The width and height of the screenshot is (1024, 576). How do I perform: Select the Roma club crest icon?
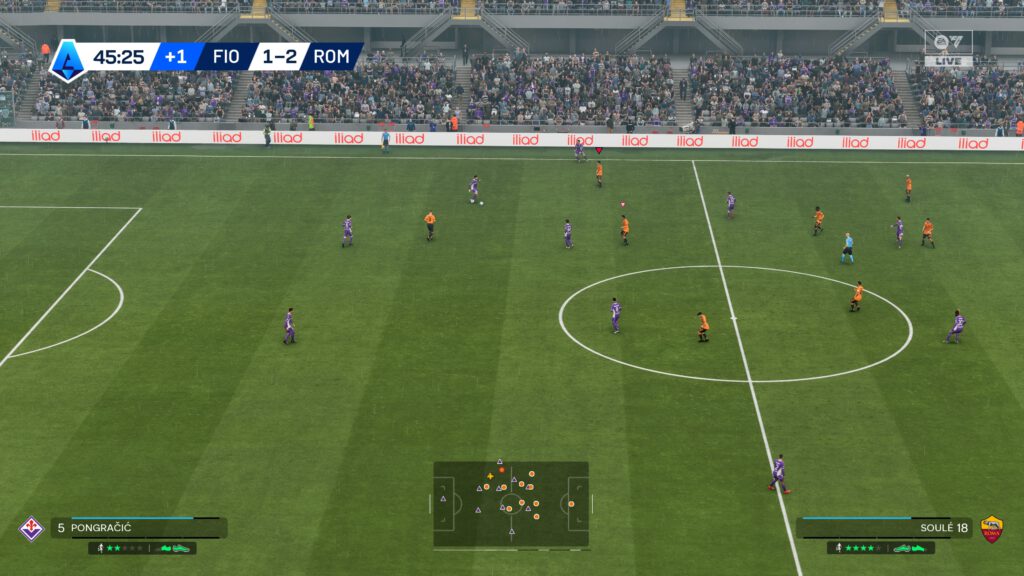pyautogui.click(x=991, y=528)
